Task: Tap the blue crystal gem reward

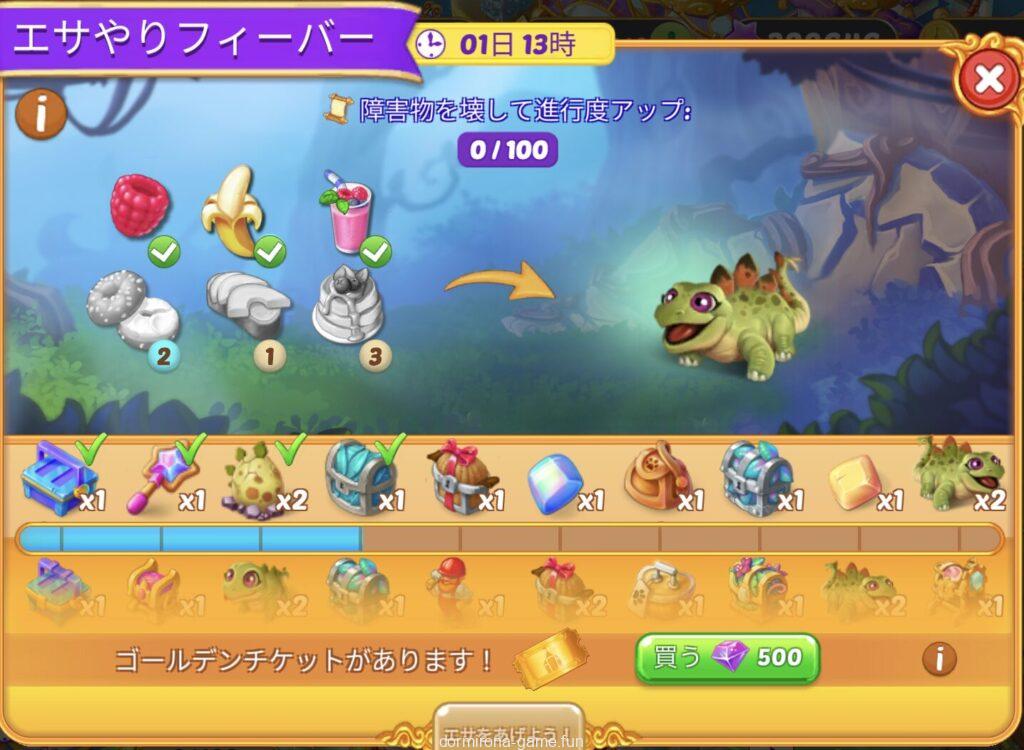Action: point(554,483)
